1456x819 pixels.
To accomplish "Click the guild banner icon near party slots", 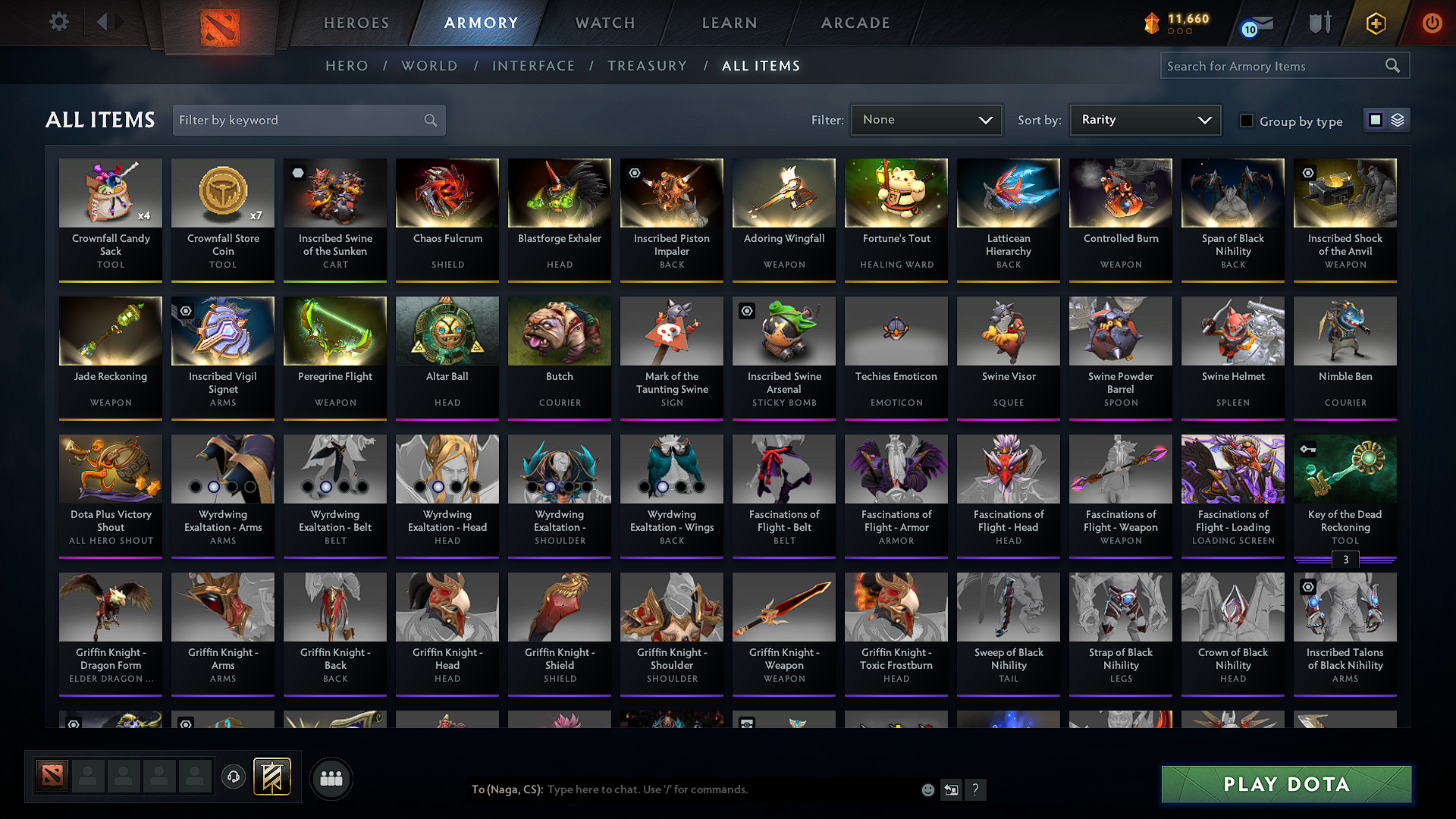I will coord(271,777).
